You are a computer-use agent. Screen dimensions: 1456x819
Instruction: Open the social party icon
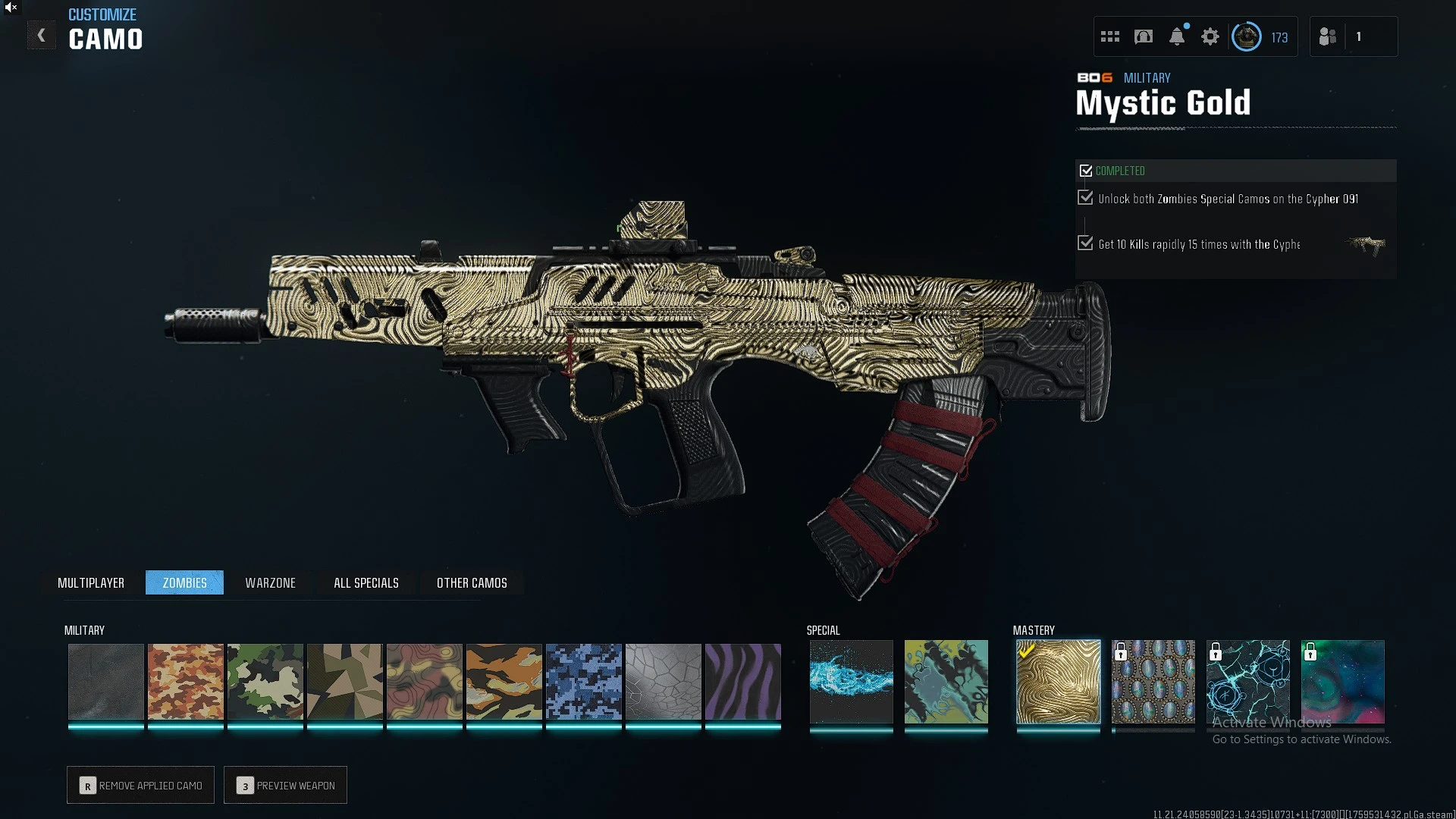(1328, 36)
